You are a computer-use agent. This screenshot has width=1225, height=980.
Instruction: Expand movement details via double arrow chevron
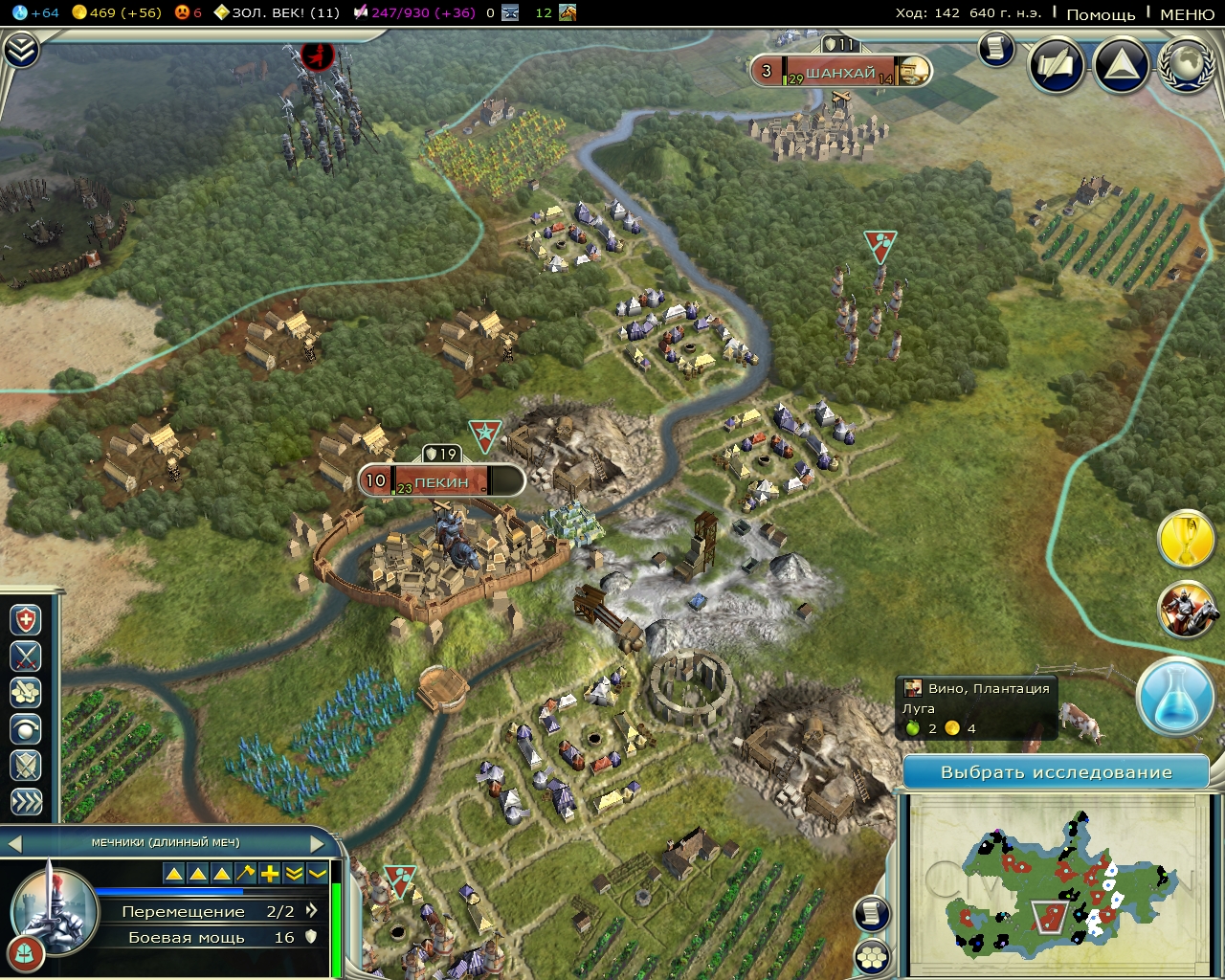tap(313, 910)
